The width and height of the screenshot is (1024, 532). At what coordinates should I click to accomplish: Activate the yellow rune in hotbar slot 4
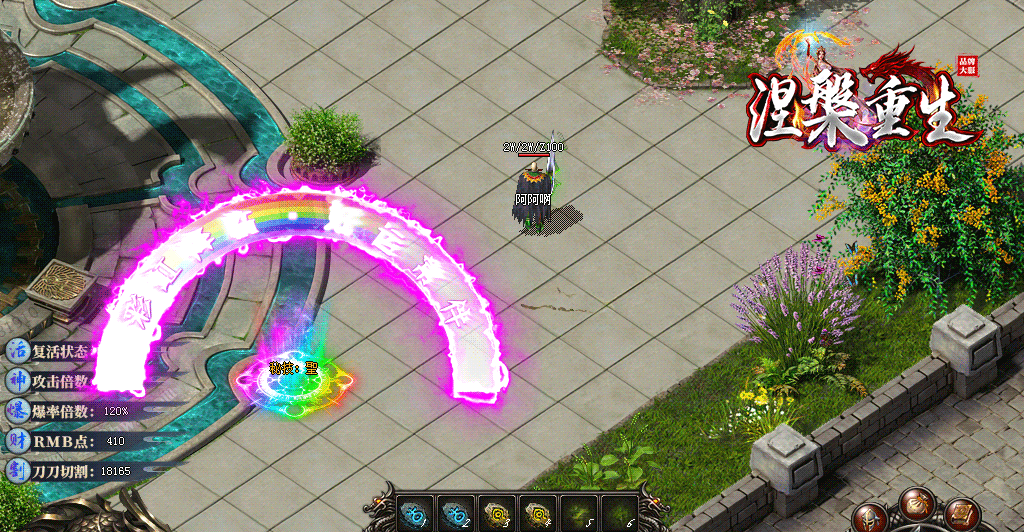[x=537, y=512]
